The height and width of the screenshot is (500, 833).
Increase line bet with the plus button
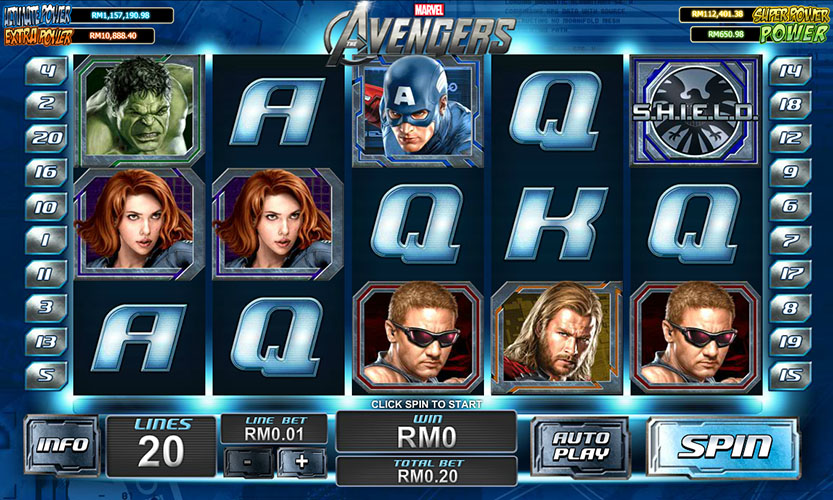pos(300,462)
